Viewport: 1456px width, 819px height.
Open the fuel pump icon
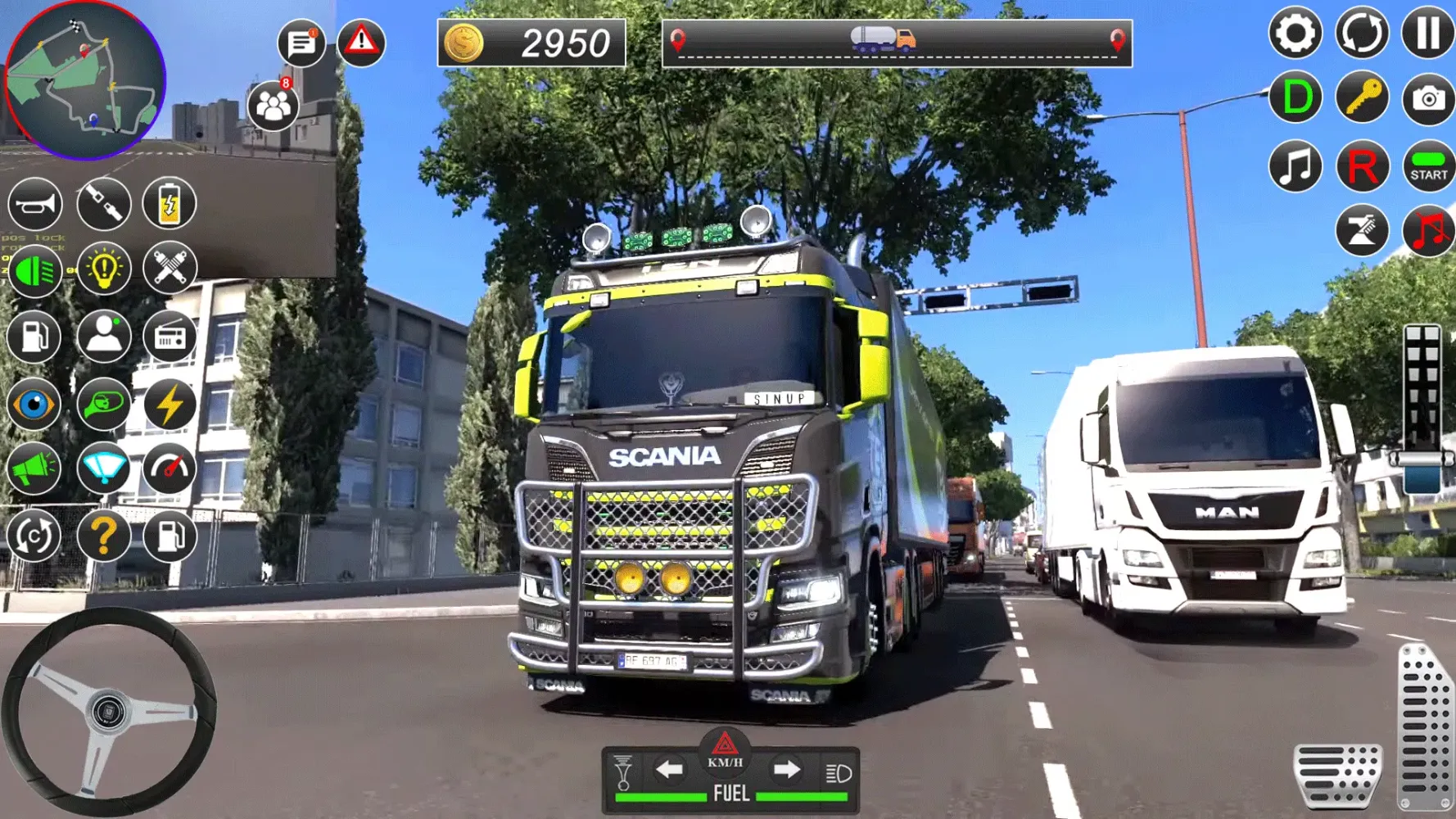click(34, 337)
